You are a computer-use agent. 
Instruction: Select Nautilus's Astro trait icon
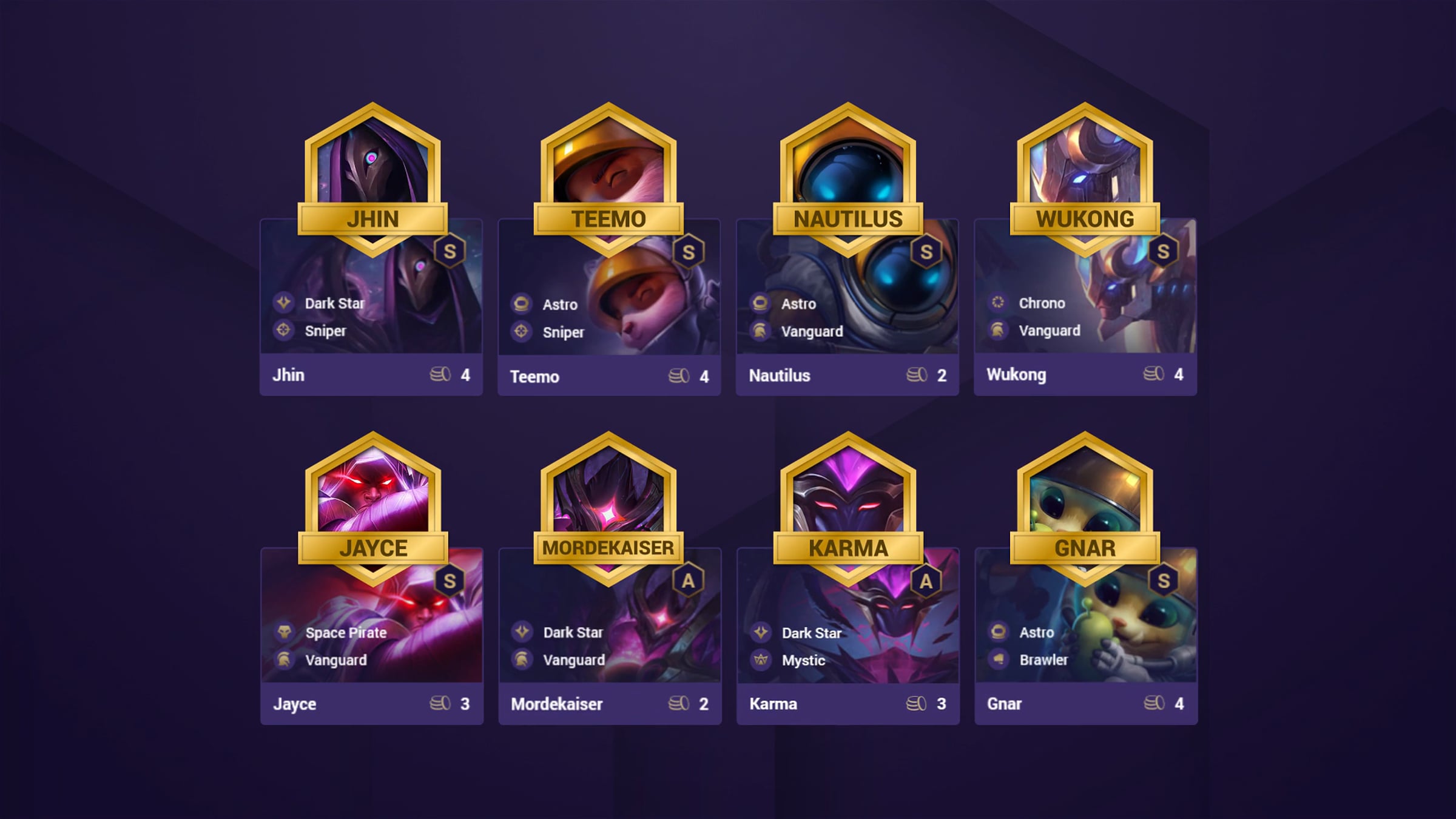[x=760, y=303]
